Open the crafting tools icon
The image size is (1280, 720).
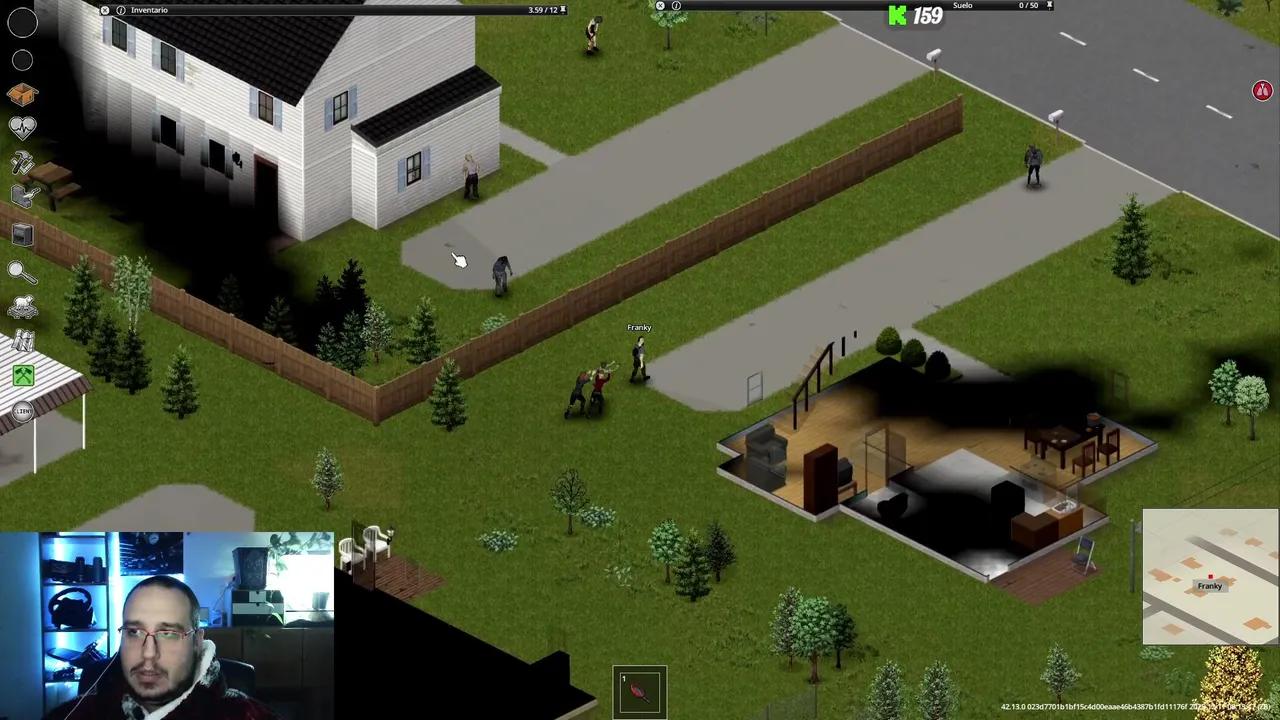pos(22,163)
